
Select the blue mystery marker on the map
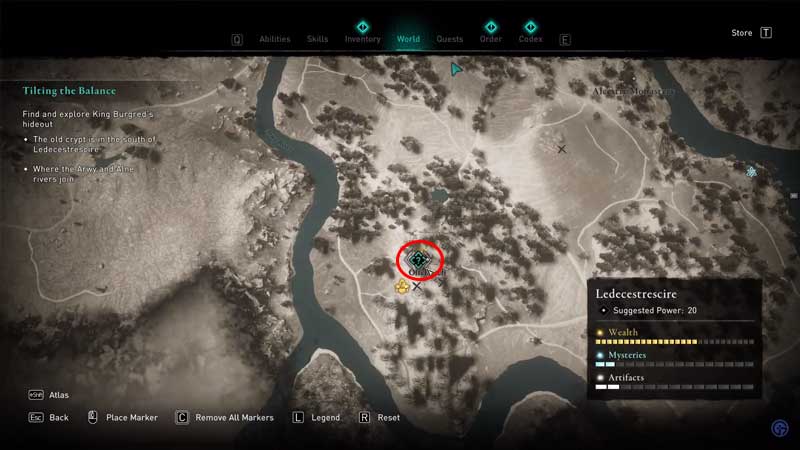pyautogui.click(x=751, y=172)
